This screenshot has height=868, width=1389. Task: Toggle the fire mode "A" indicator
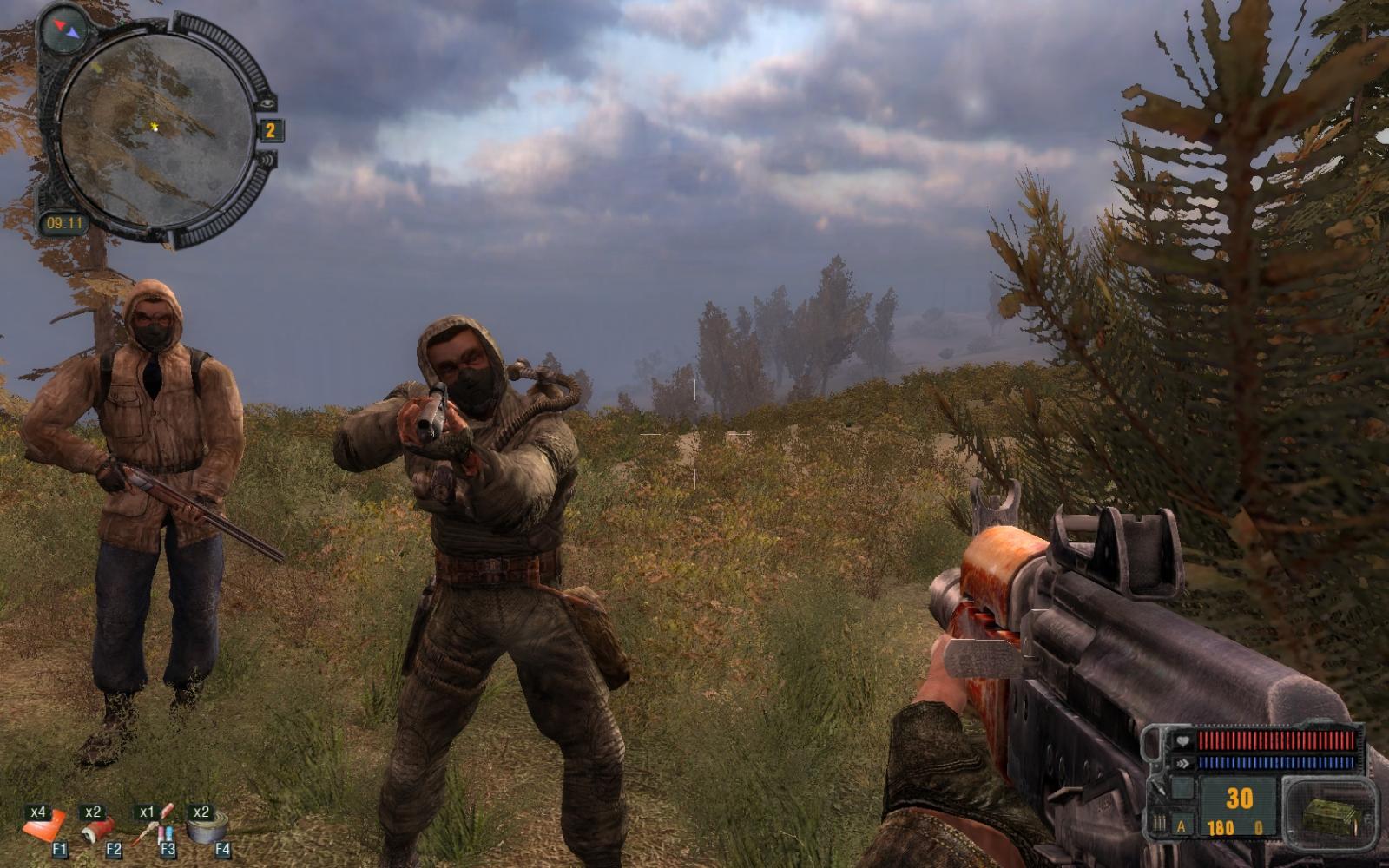(x=1181, y=826)
